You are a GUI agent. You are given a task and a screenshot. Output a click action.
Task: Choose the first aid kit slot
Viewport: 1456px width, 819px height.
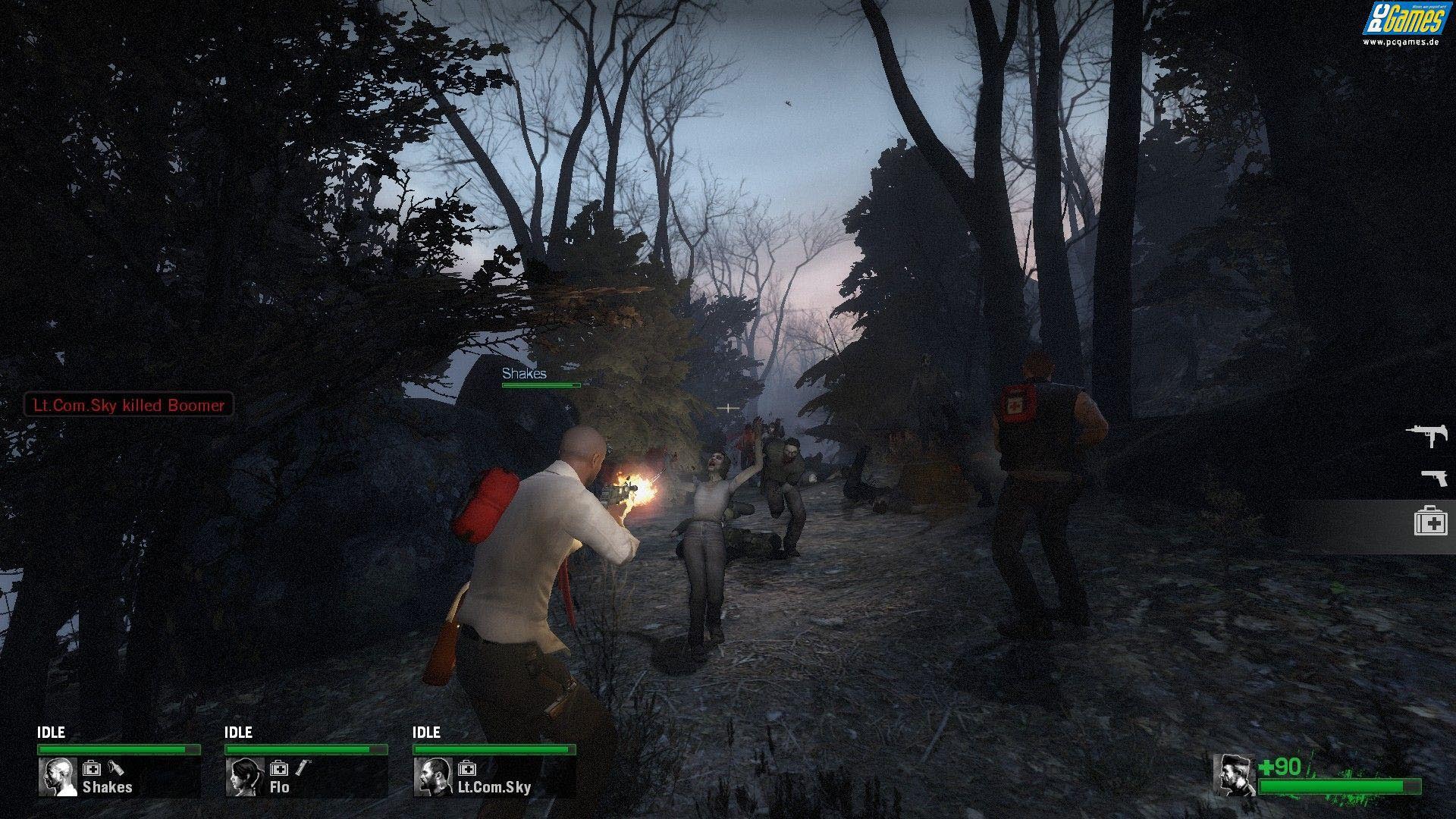coord(1430,522)
